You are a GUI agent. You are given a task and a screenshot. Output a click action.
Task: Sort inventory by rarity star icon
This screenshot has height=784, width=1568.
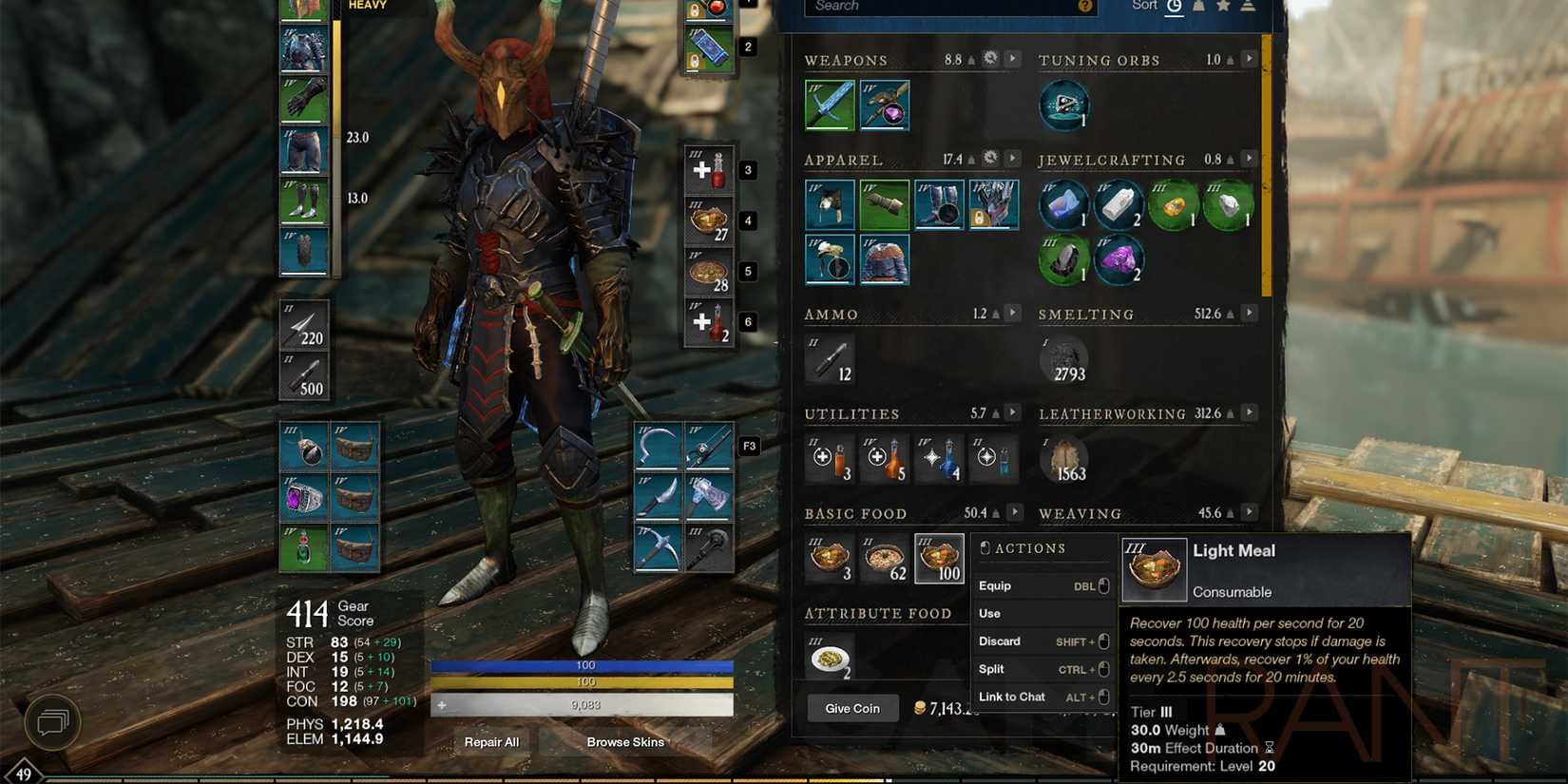click(1223, 6)
